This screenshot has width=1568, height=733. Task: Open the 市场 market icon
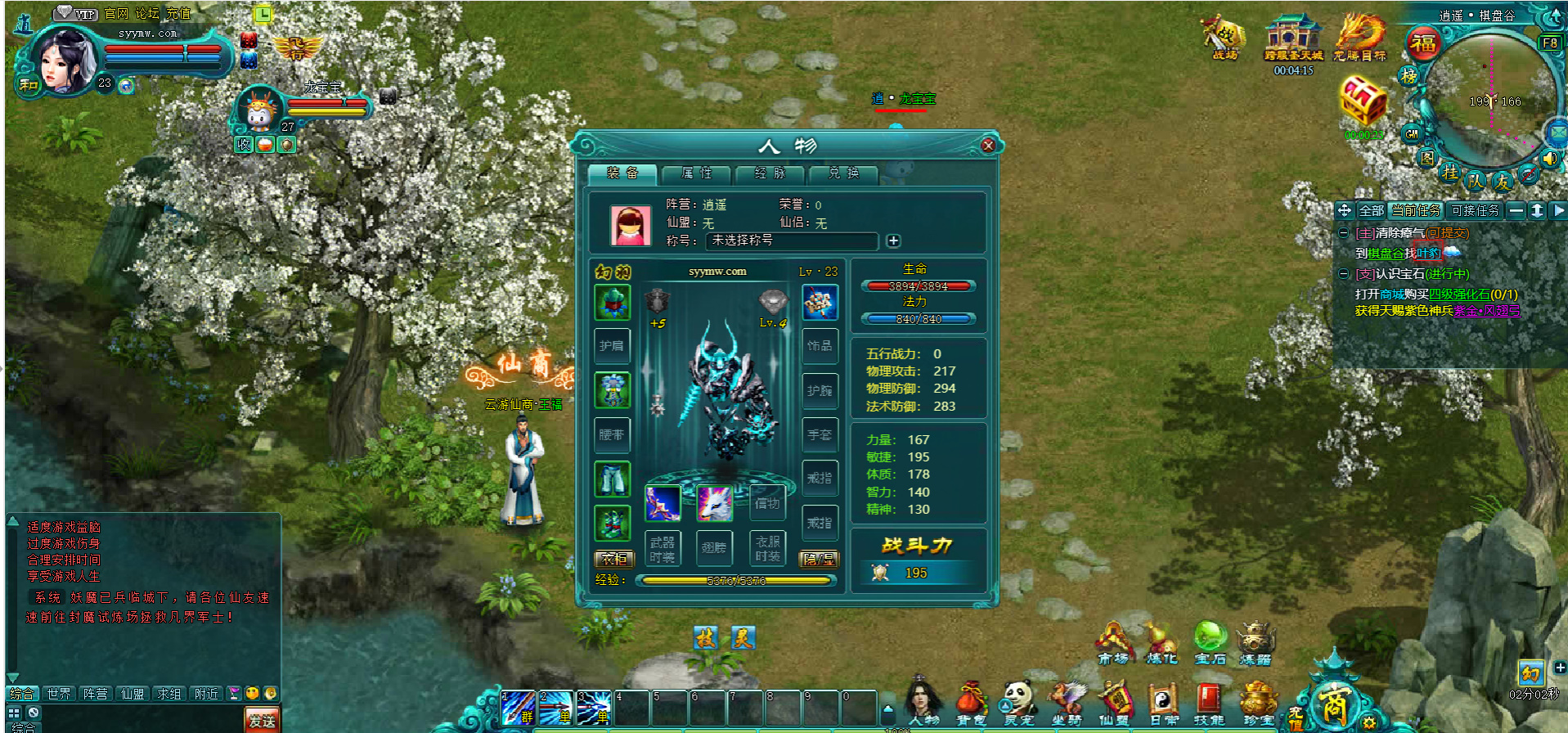tap(1113, 644)
